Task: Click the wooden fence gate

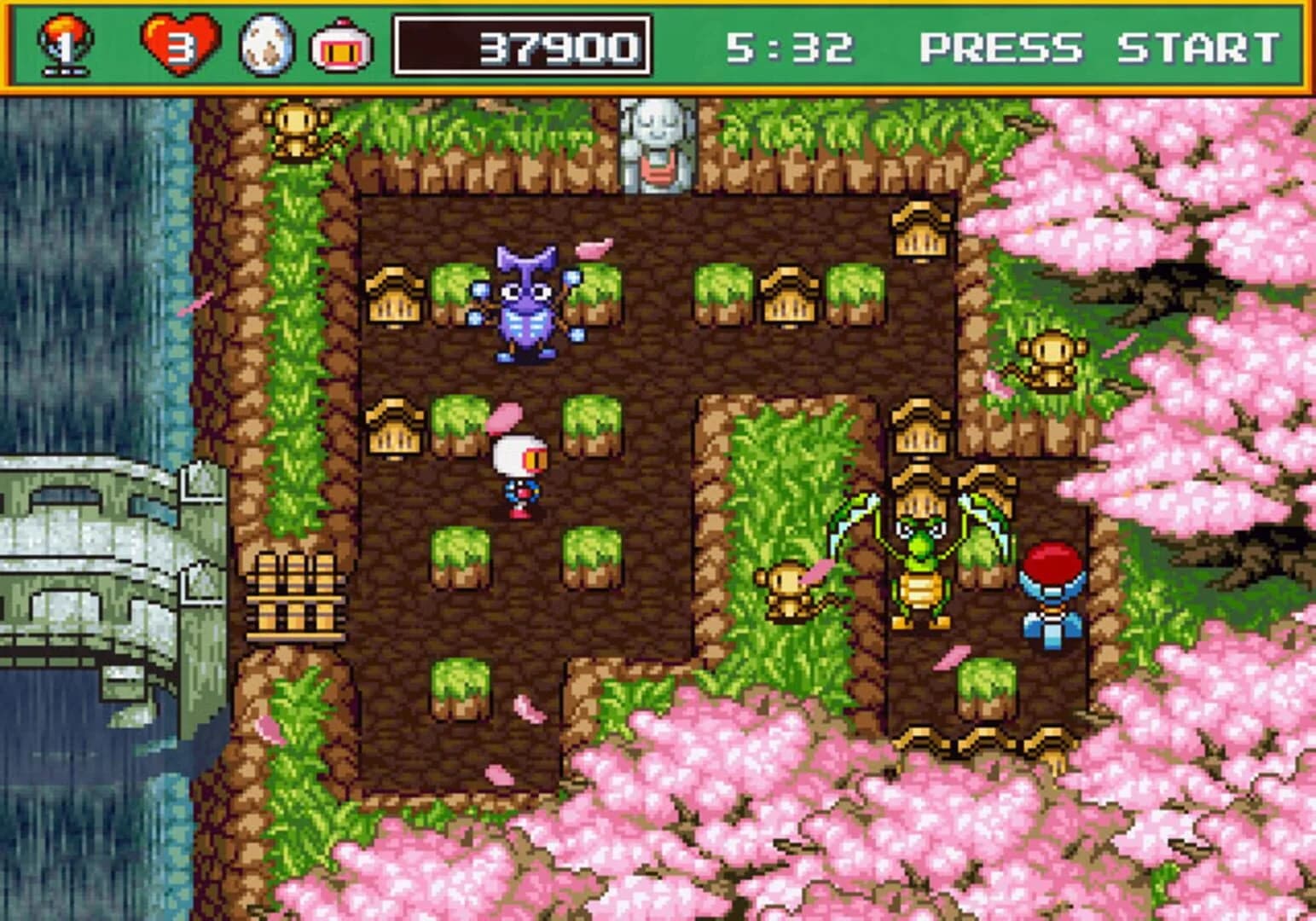Action: 294,597
